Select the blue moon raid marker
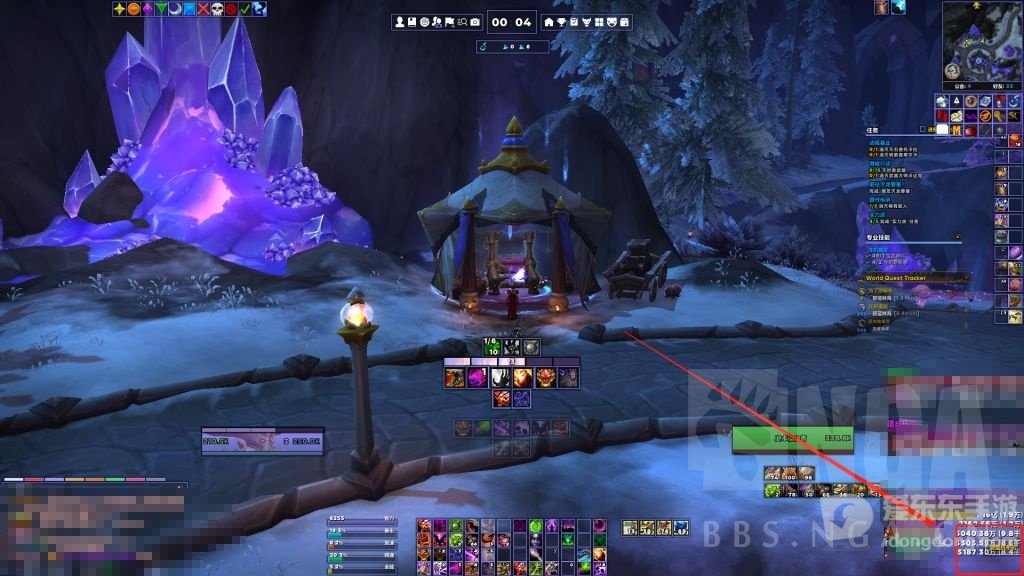Image resolution: width=1024 pixels, height=576 pixels. [175, 9]
